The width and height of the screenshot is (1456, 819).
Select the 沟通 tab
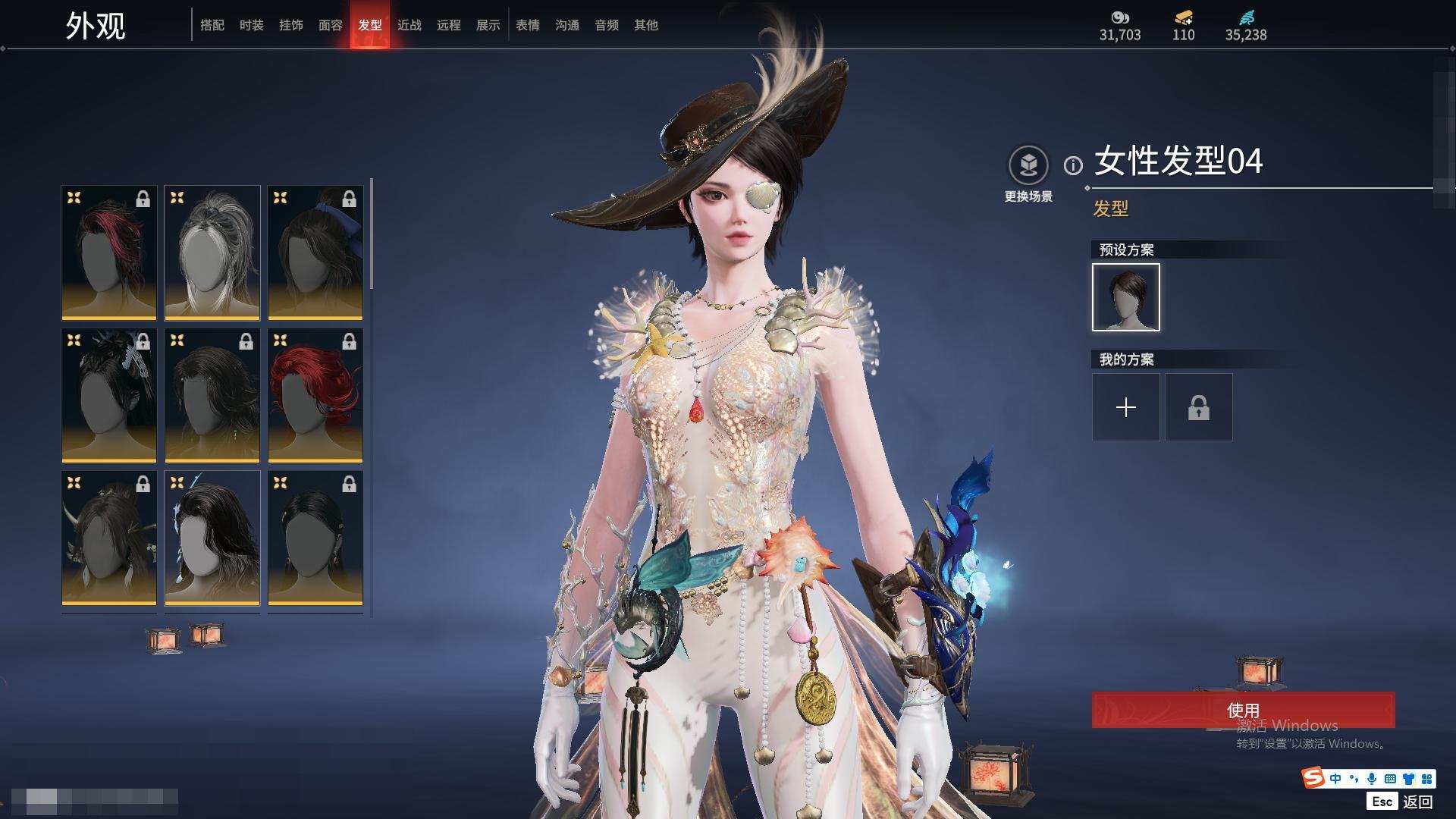567,25
